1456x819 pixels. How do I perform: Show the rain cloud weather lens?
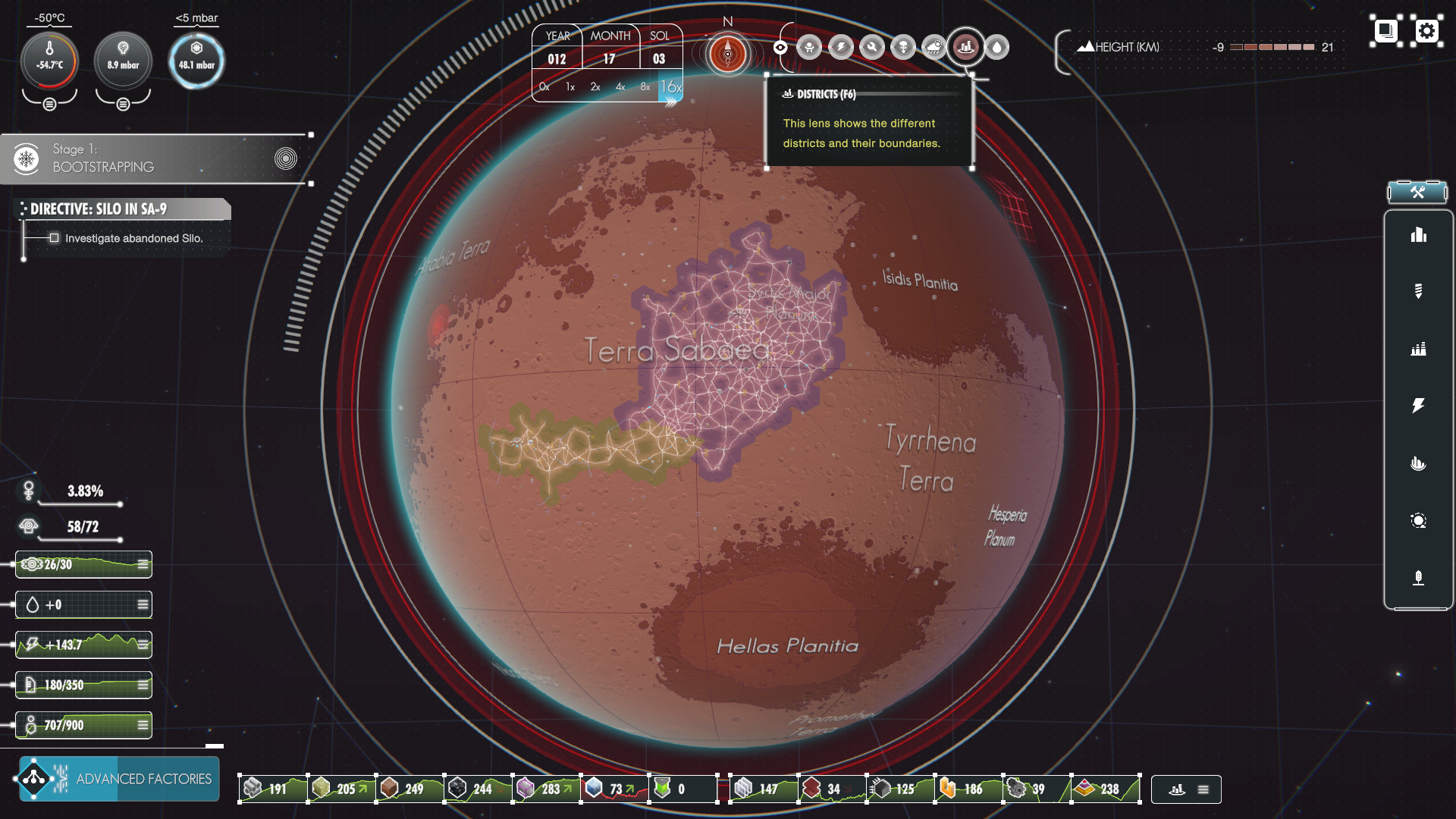(934, 47)
